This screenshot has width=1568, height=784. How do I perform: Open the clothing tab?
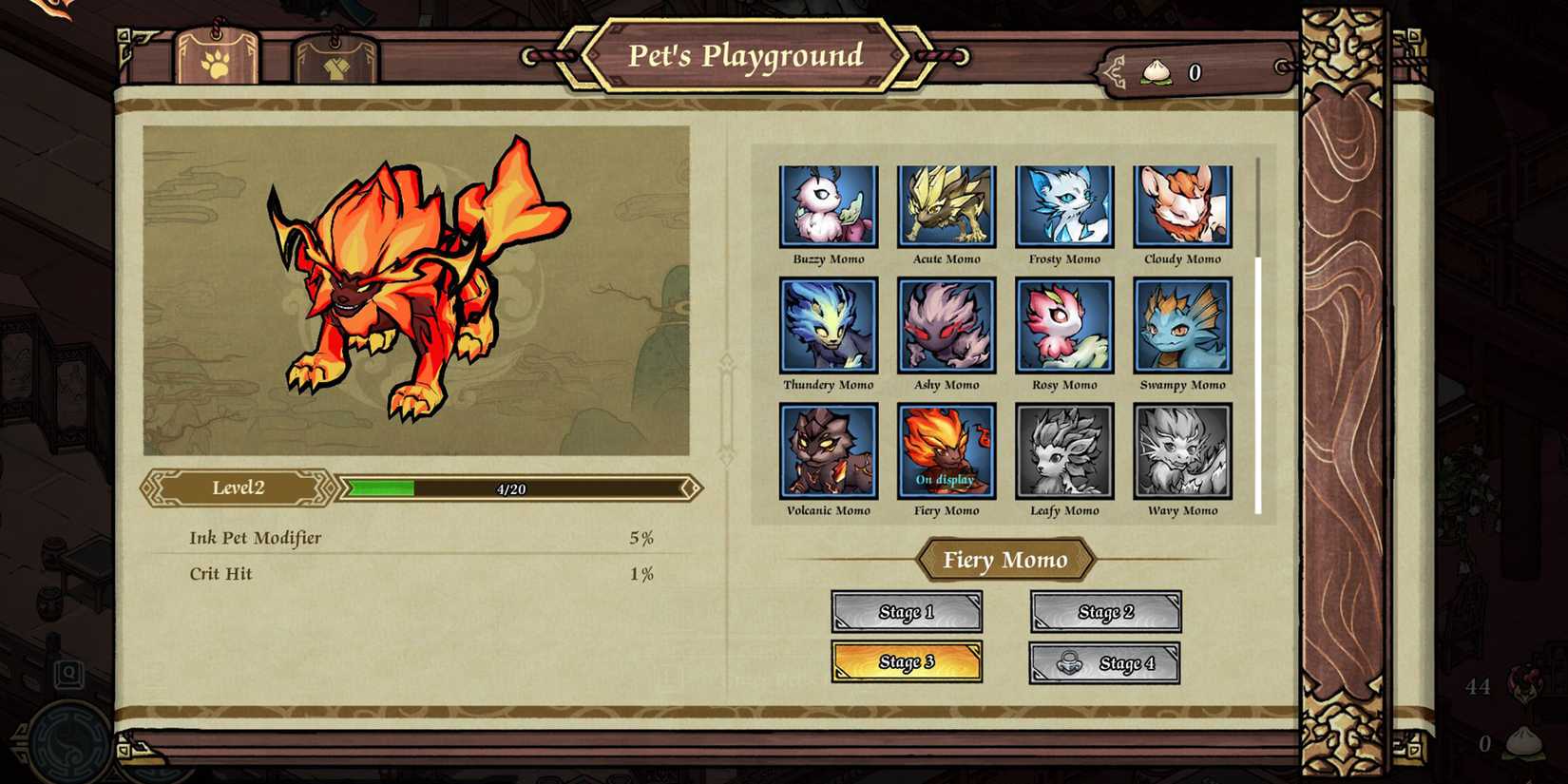335,59
